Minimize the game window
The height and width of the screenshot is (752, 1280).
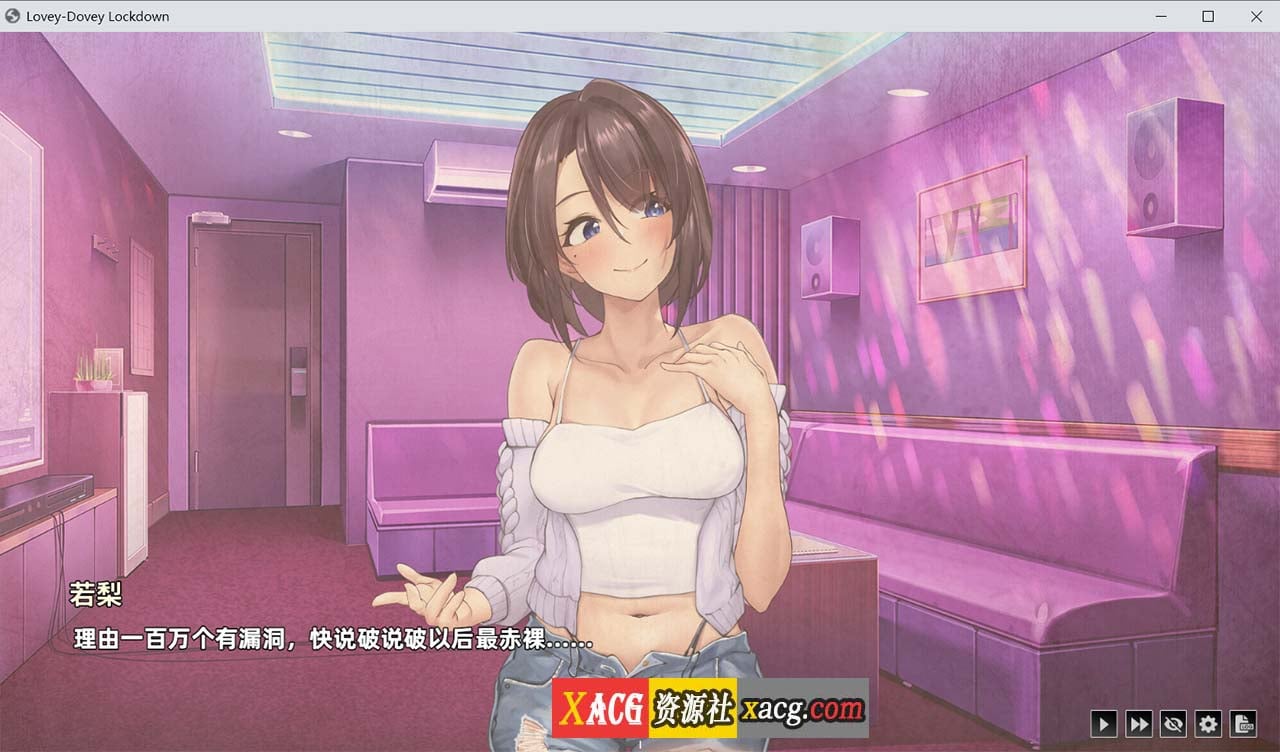pos(1162,16)
